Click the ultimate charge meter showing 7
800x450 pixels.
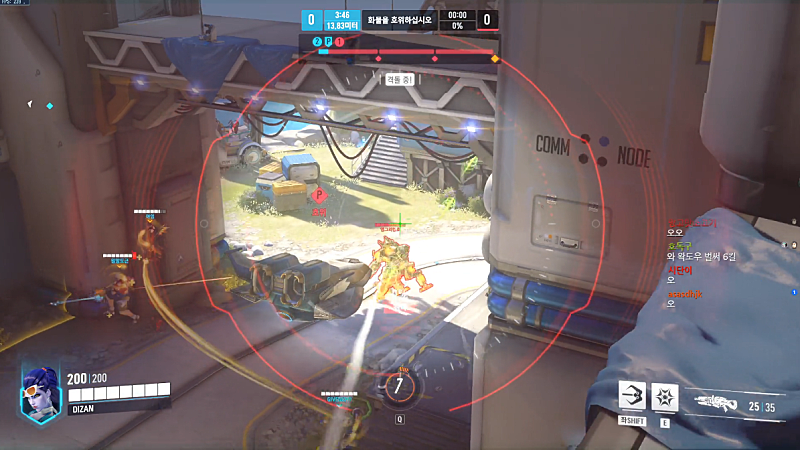click(x=399, y=384)
